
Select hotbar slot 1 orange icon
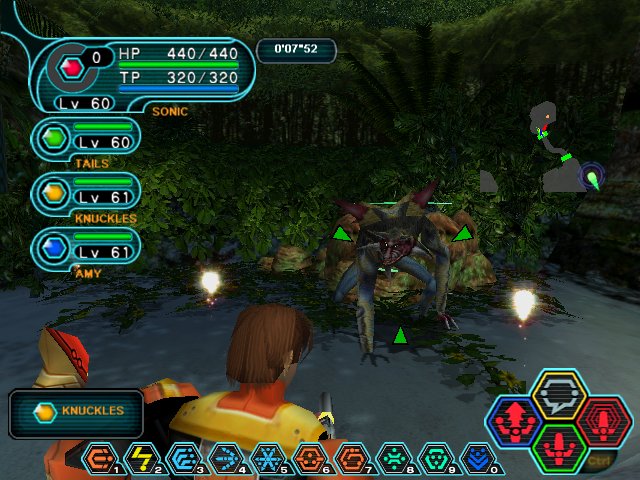99,459
